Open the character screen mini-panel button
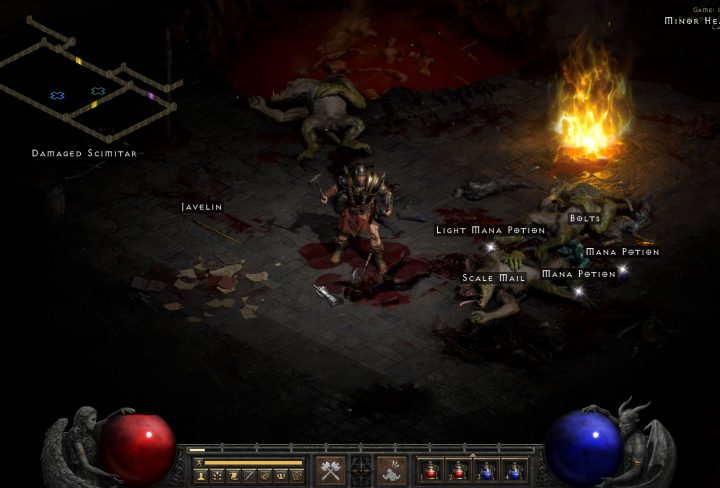The width and height of the screenshot is (720, 488). click(x=201, y=476)
